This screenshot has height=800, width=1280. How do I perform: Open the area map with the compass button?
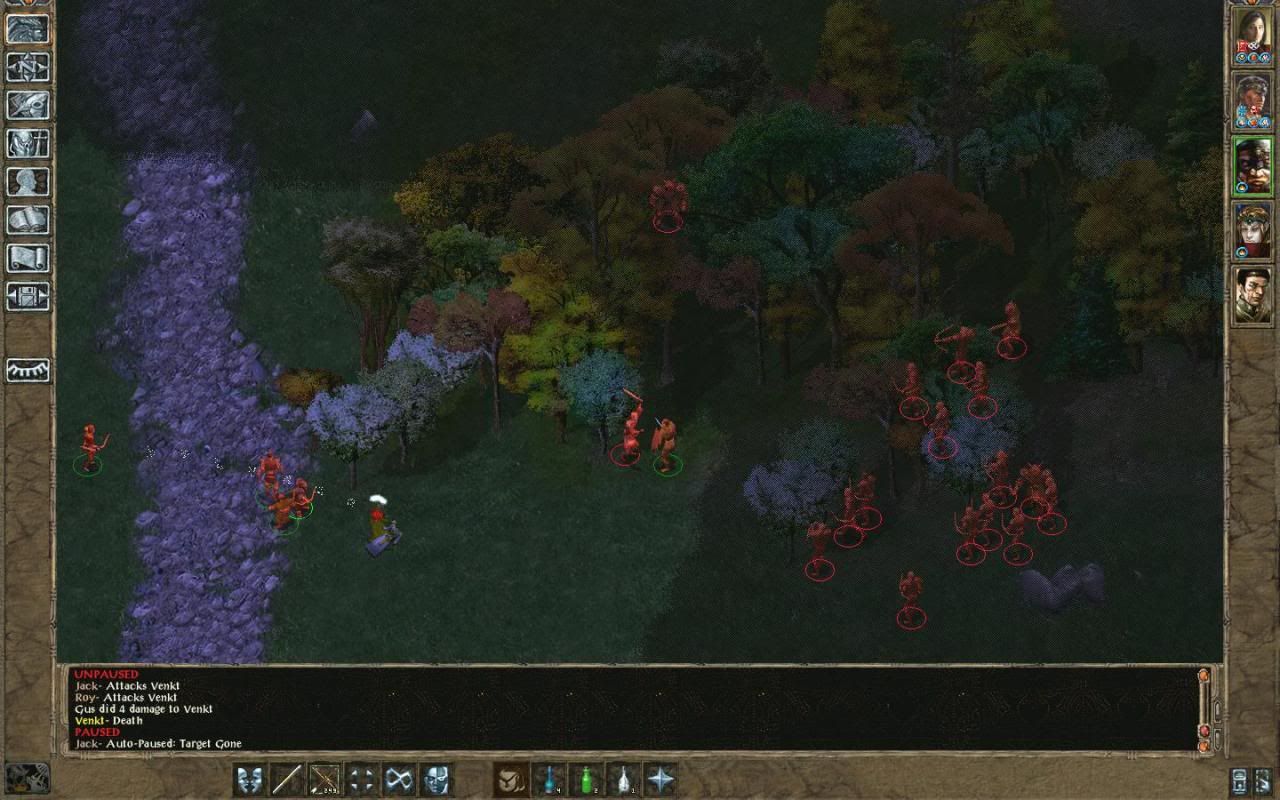(x=28, y=67)
